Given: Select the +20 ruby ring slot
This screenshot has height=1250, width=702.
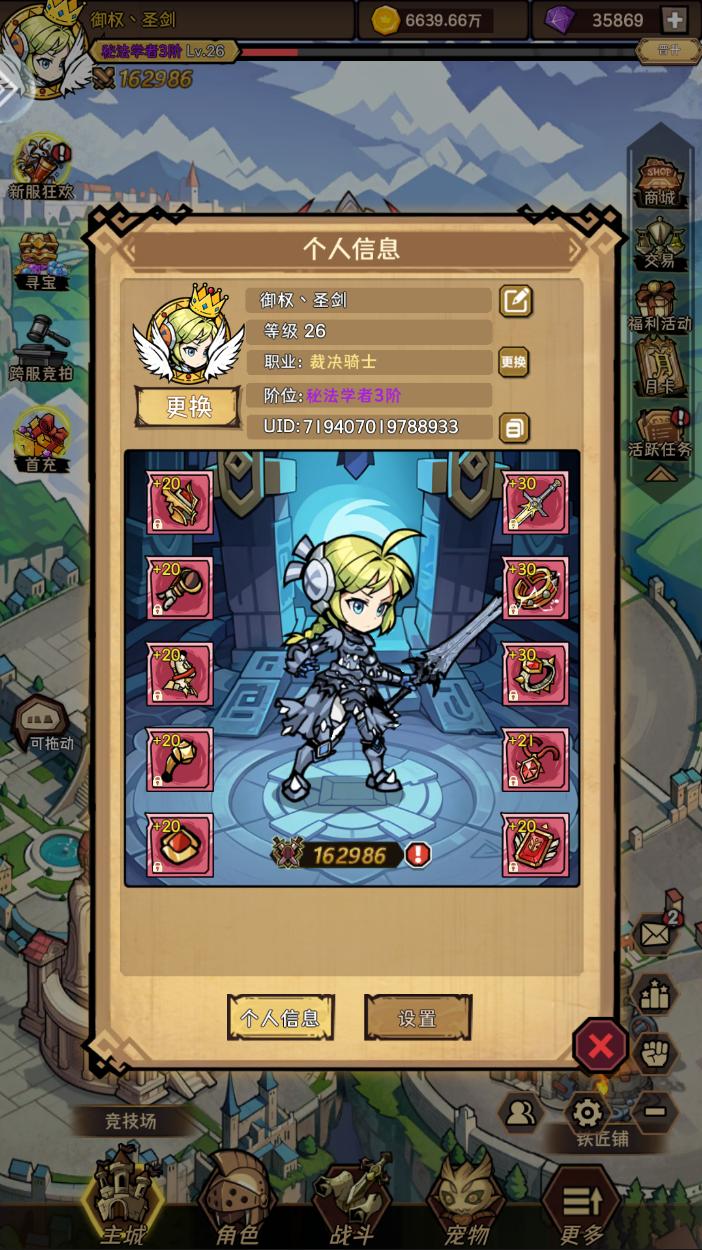Looking at the screenshot, I should click(180, 845).
